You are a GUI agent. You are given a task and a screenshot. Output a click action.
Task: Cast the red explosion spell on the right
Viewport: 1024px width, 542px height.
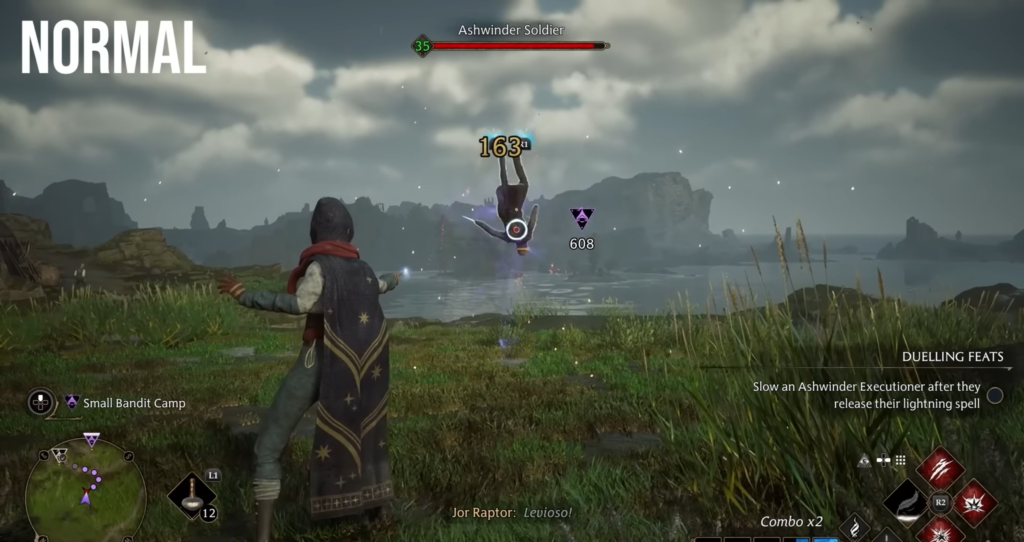point(974,501)
